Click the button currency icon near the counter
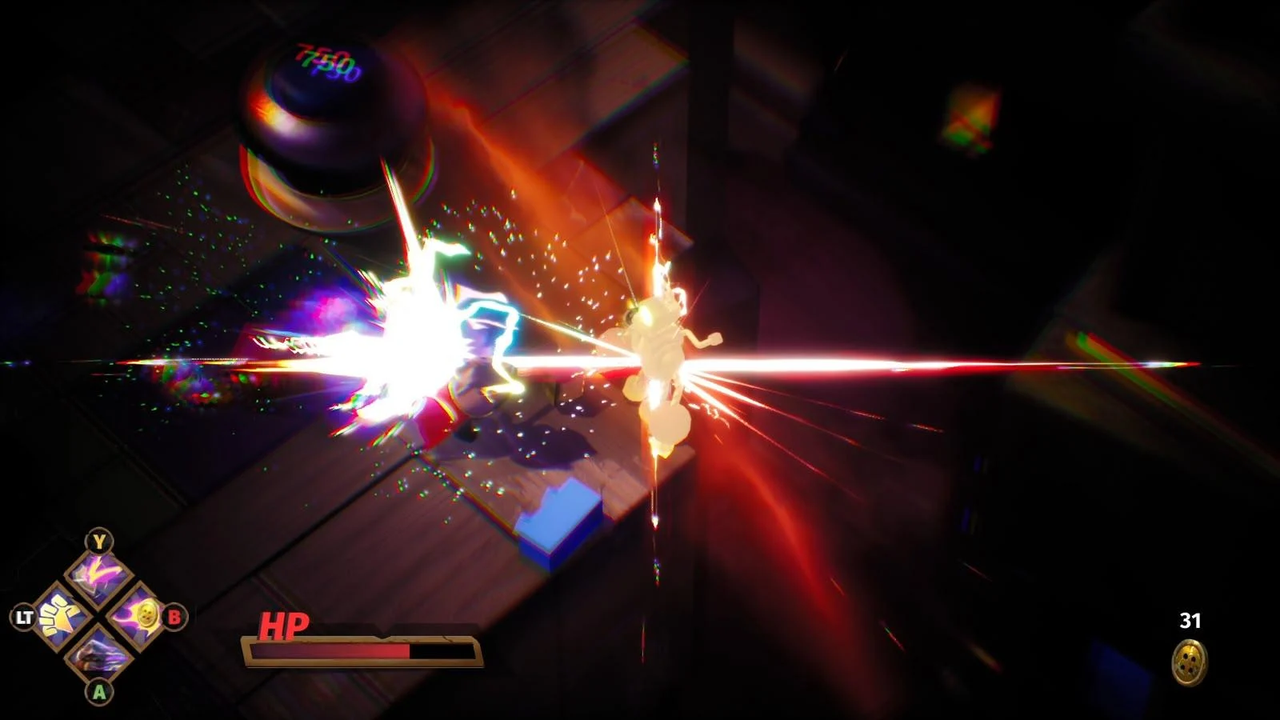 pyautogui.click(x=1189, y=662)
